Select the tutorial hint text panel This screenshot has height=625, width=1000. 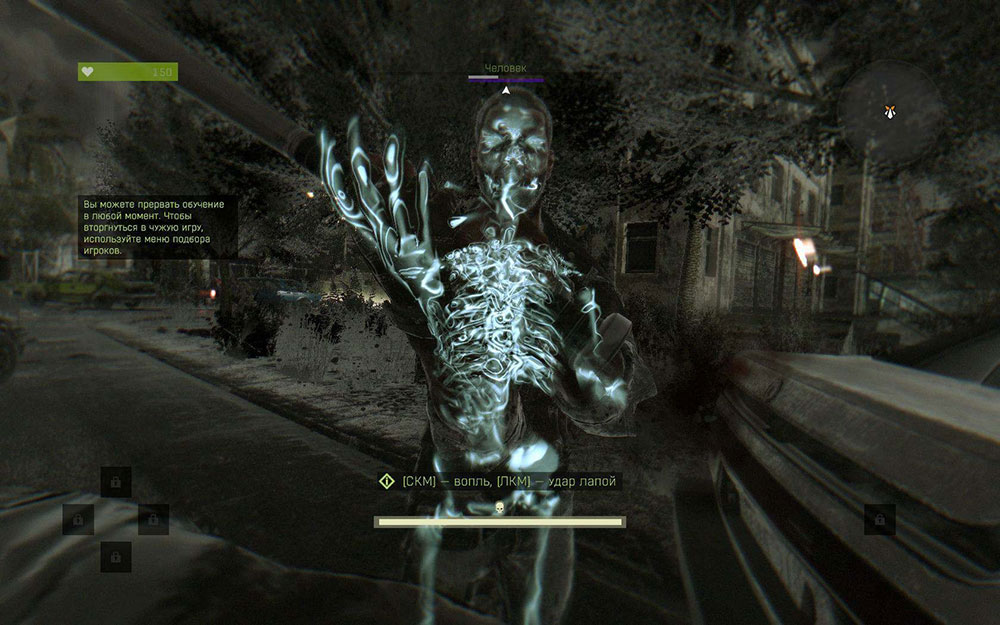click(x=159, y=227)
